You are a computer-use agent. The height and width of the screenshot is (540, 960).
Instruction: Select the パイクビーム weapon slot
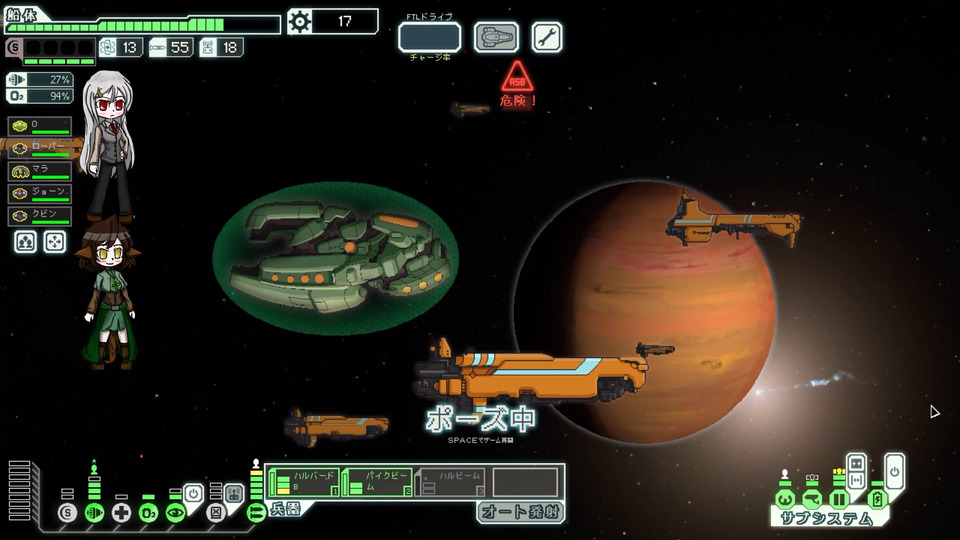click(377, 482)
